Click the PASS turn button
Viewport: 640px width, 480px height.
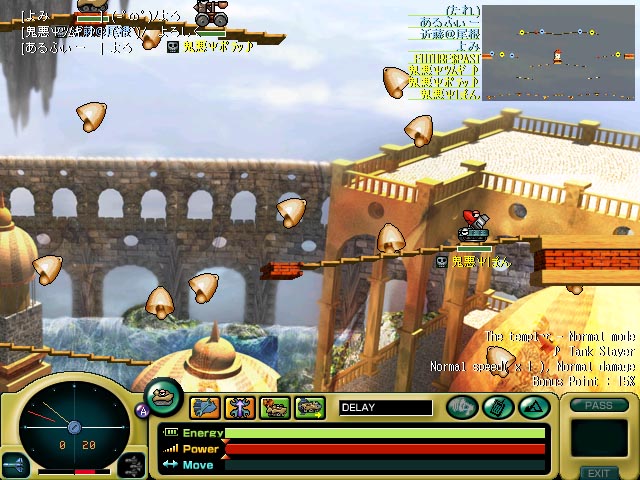click(x=598, y=405)
